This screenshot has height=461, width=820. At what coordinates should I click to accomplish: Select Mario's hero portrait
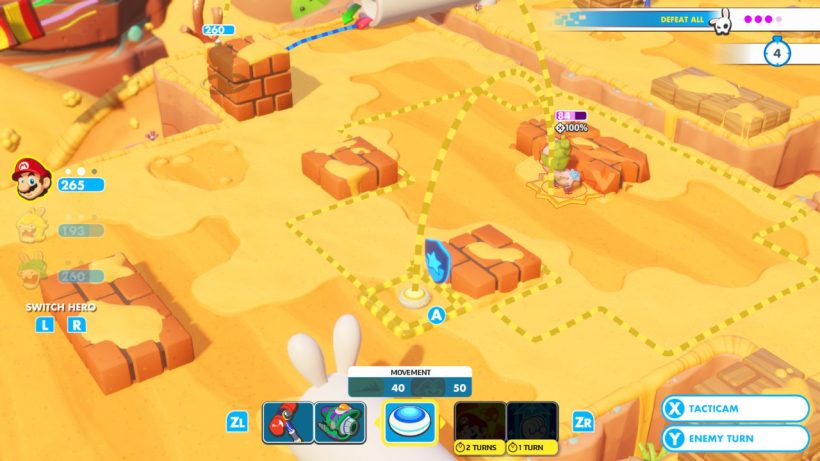click(x=31, y=179)
